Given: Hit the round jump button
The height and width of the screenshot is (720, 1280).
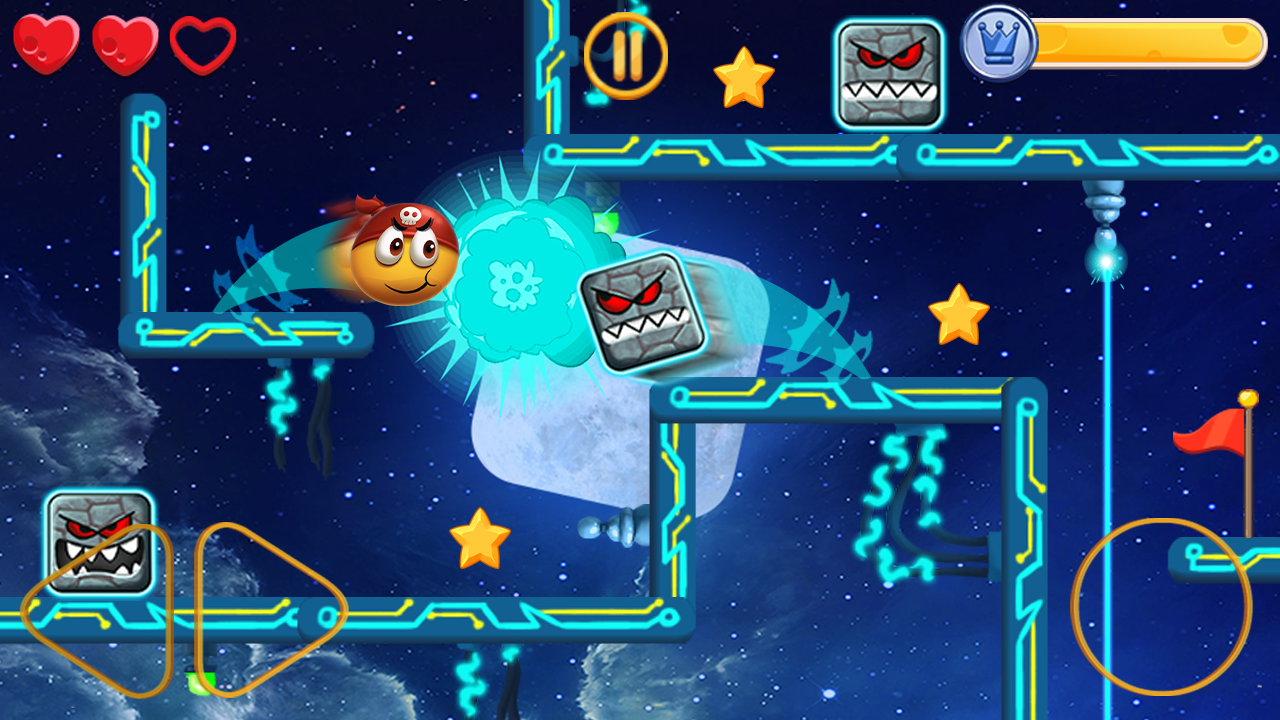Looking at the screenshot, I should pos(1161,606).
